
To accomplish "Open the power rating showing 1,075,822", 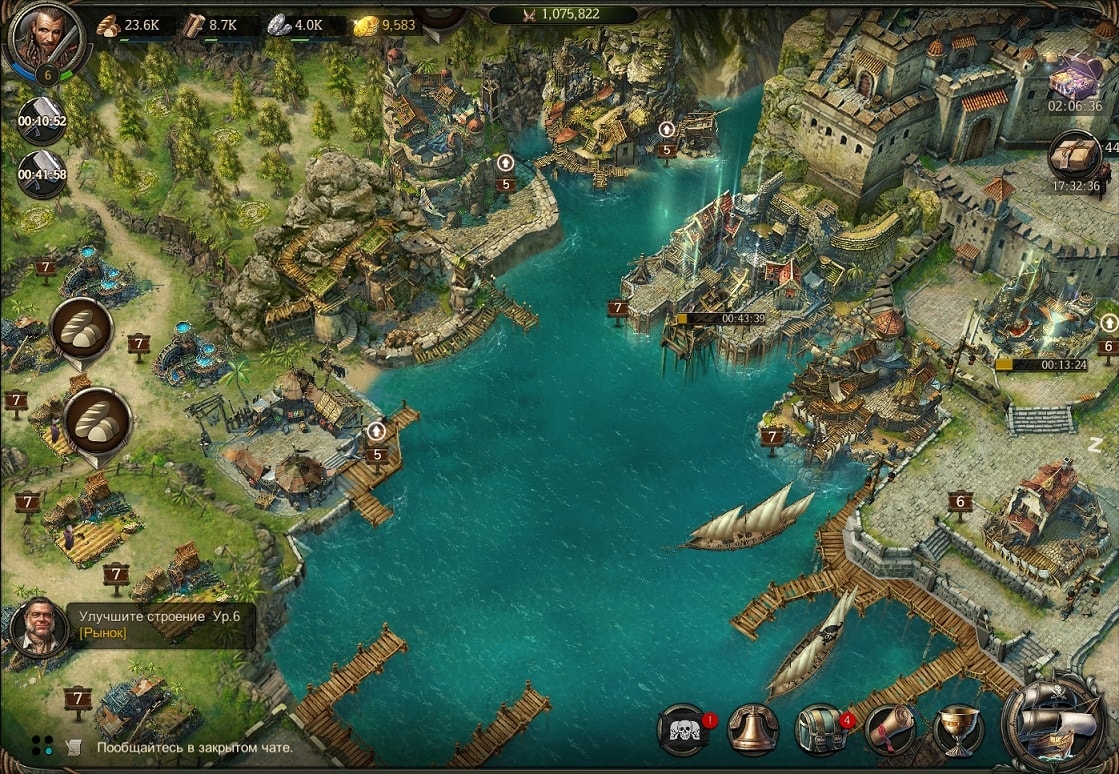I will pos(562,14).
